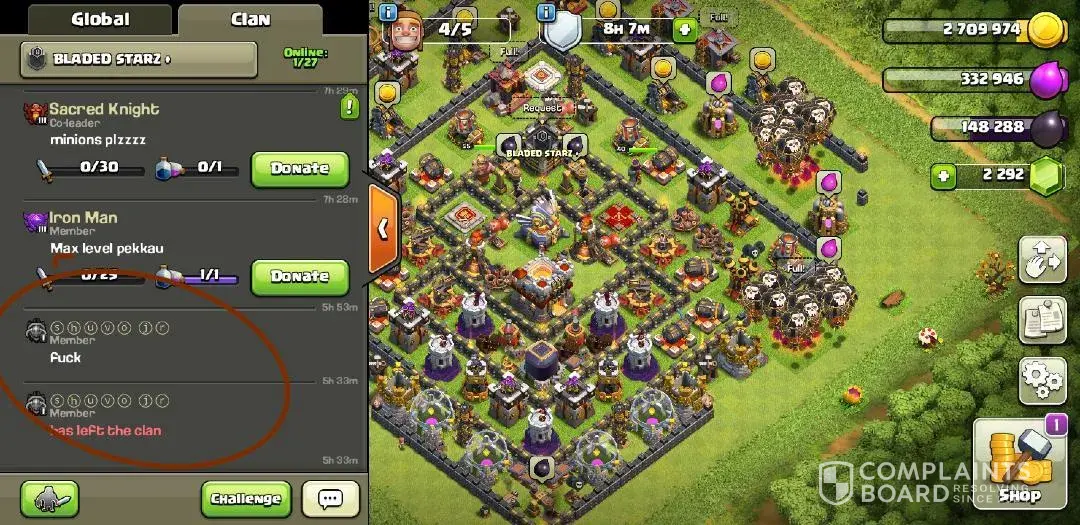Switch to the Global chat tab
This screenshot has width=1080, height=525.
point(100,19)
